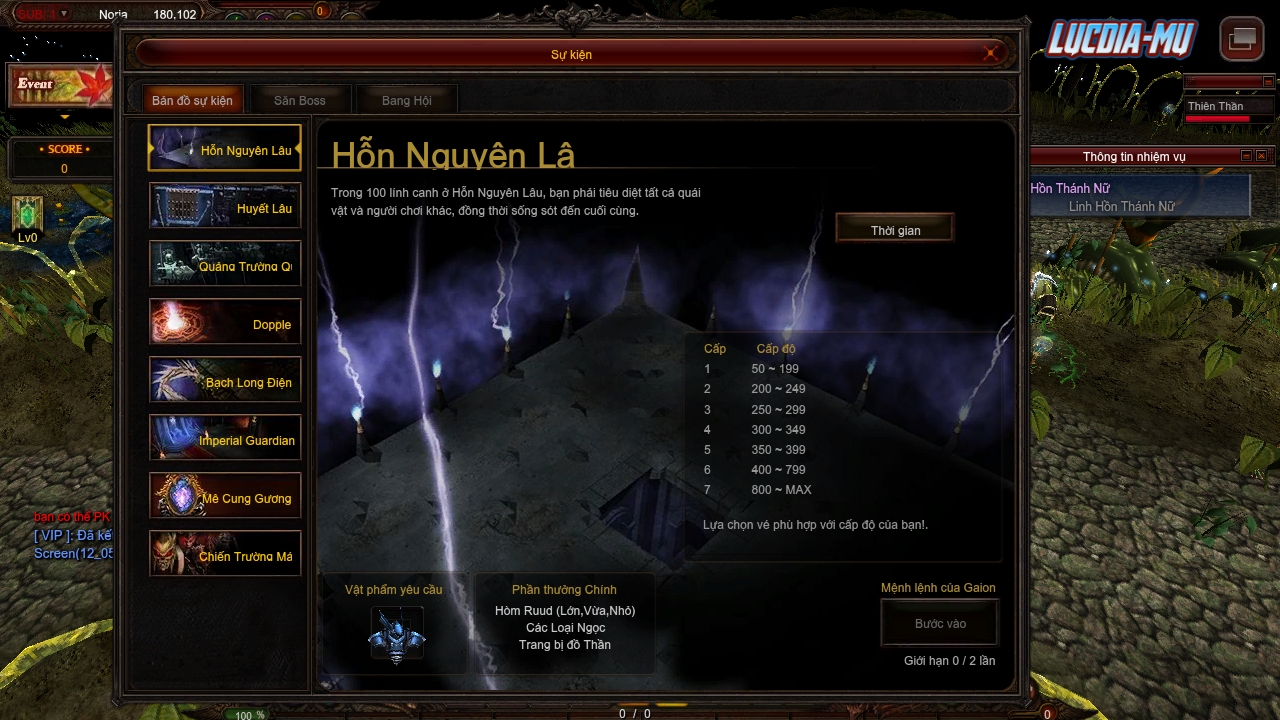Click the required armor item icon
Image resolution: width=1280 pixels, height=720 pixels.
coord(399,632)
